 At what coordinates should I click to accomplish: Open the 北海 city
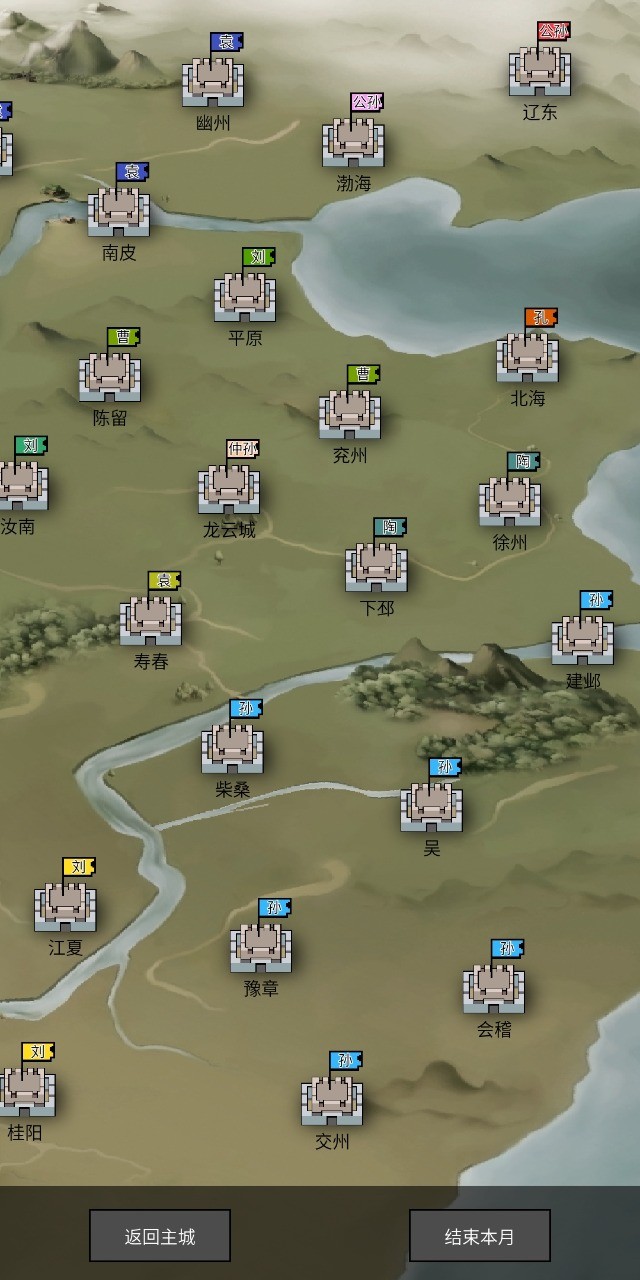(x=528, y=358)
